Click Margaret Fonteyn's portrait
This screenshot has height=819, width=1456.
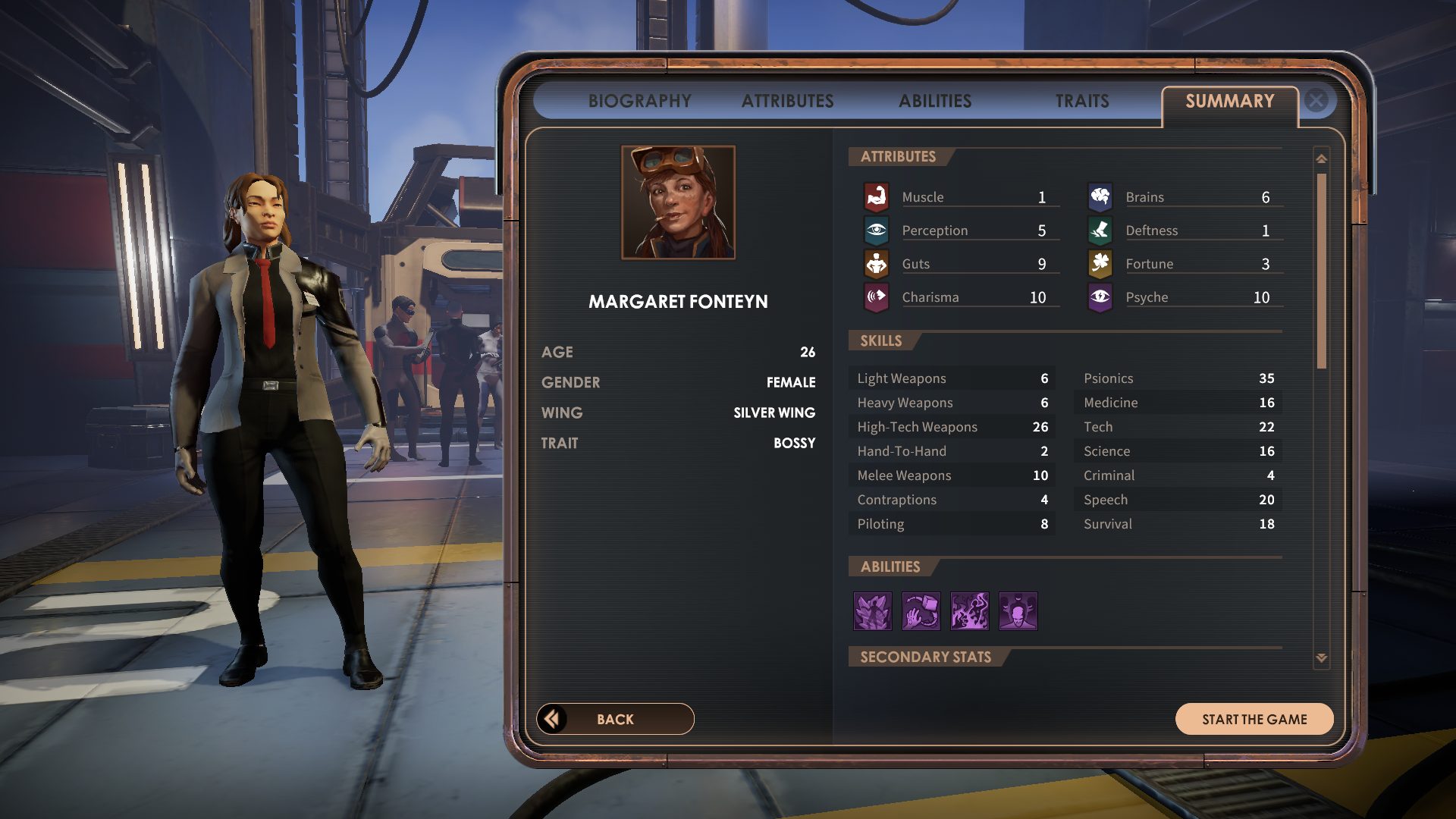click(678, 202)
